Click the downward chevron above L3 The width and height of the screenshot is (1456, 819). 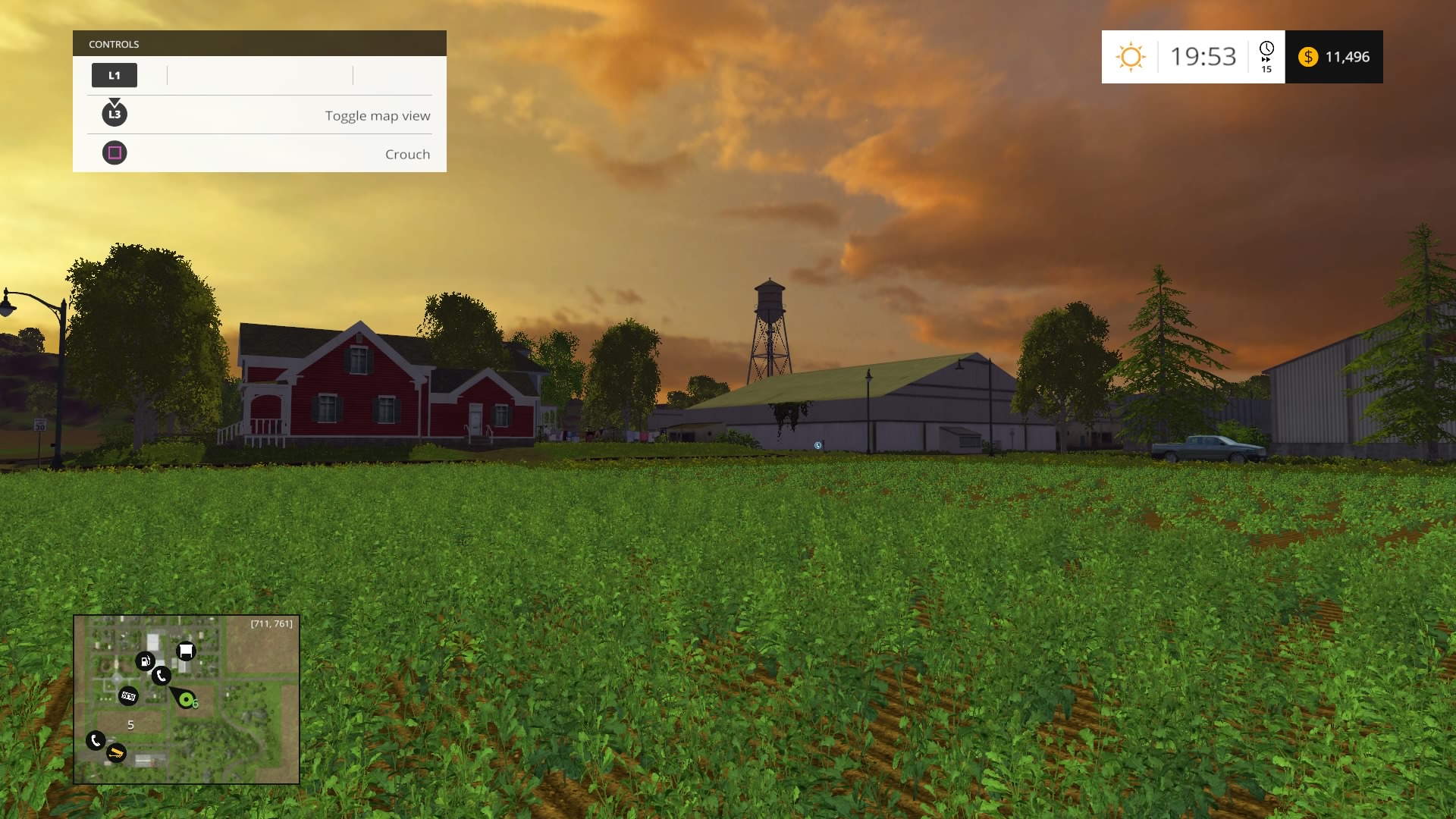pos(115,101)
